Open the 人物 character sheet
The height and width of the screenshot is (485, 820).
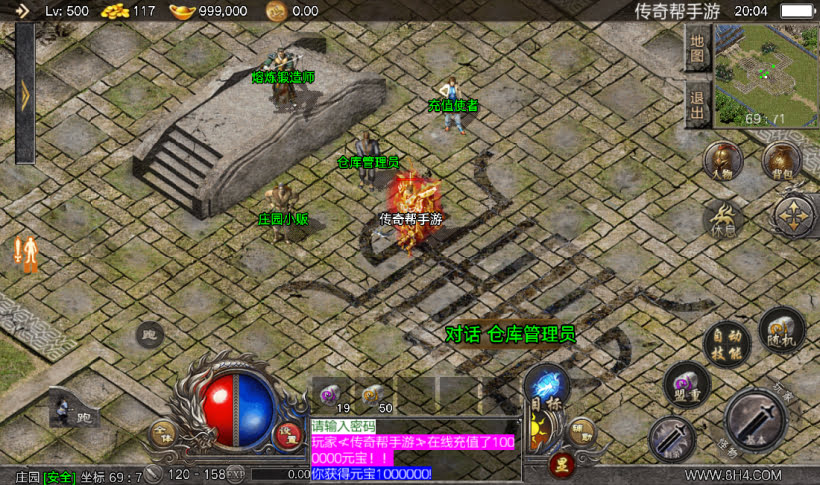721,159
